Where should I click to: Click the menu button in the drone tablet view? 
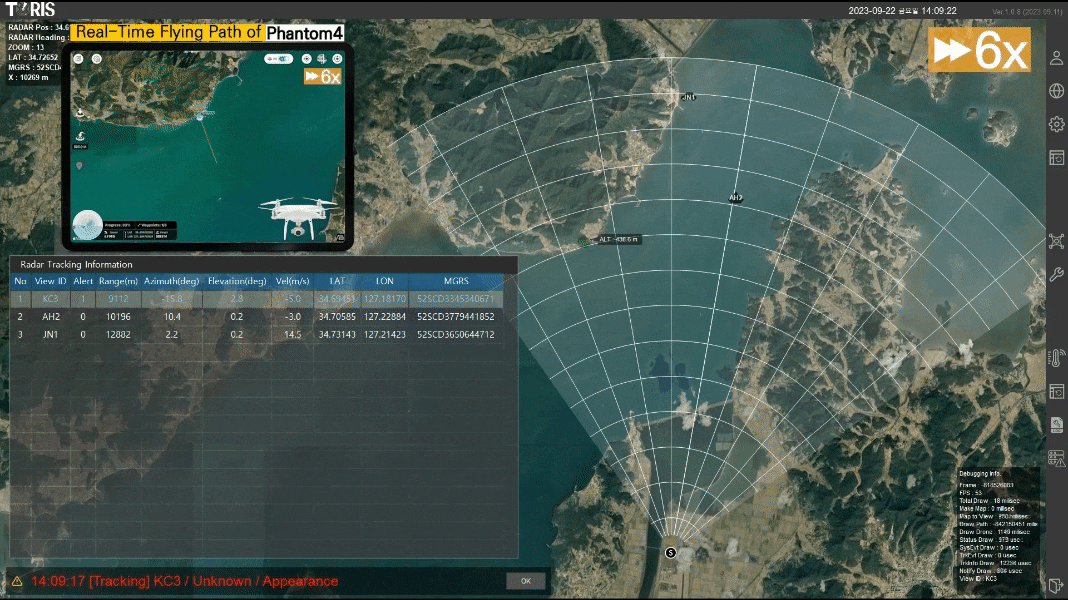[x=79, y=59]
